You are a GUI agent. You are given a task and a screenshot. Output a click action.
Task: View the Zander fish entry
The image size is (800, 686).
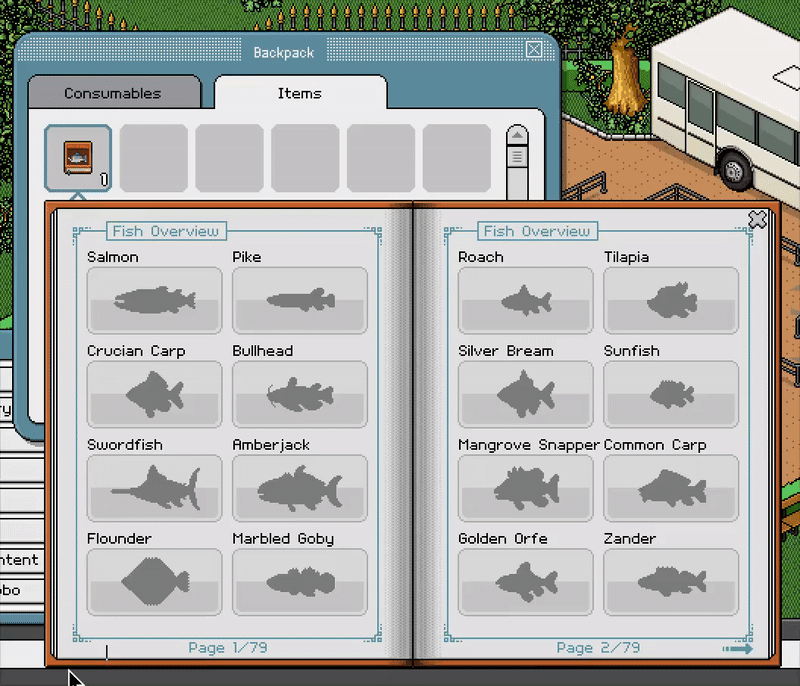671,582
